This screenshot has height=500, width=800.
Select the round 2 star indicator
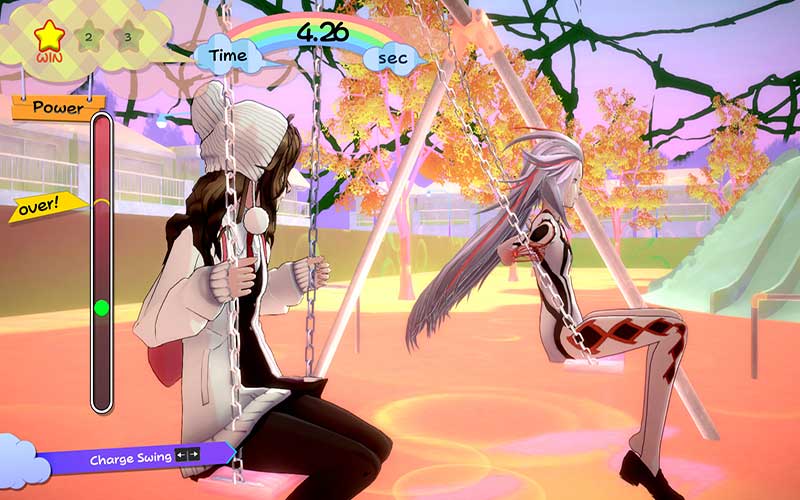point(88,38)
